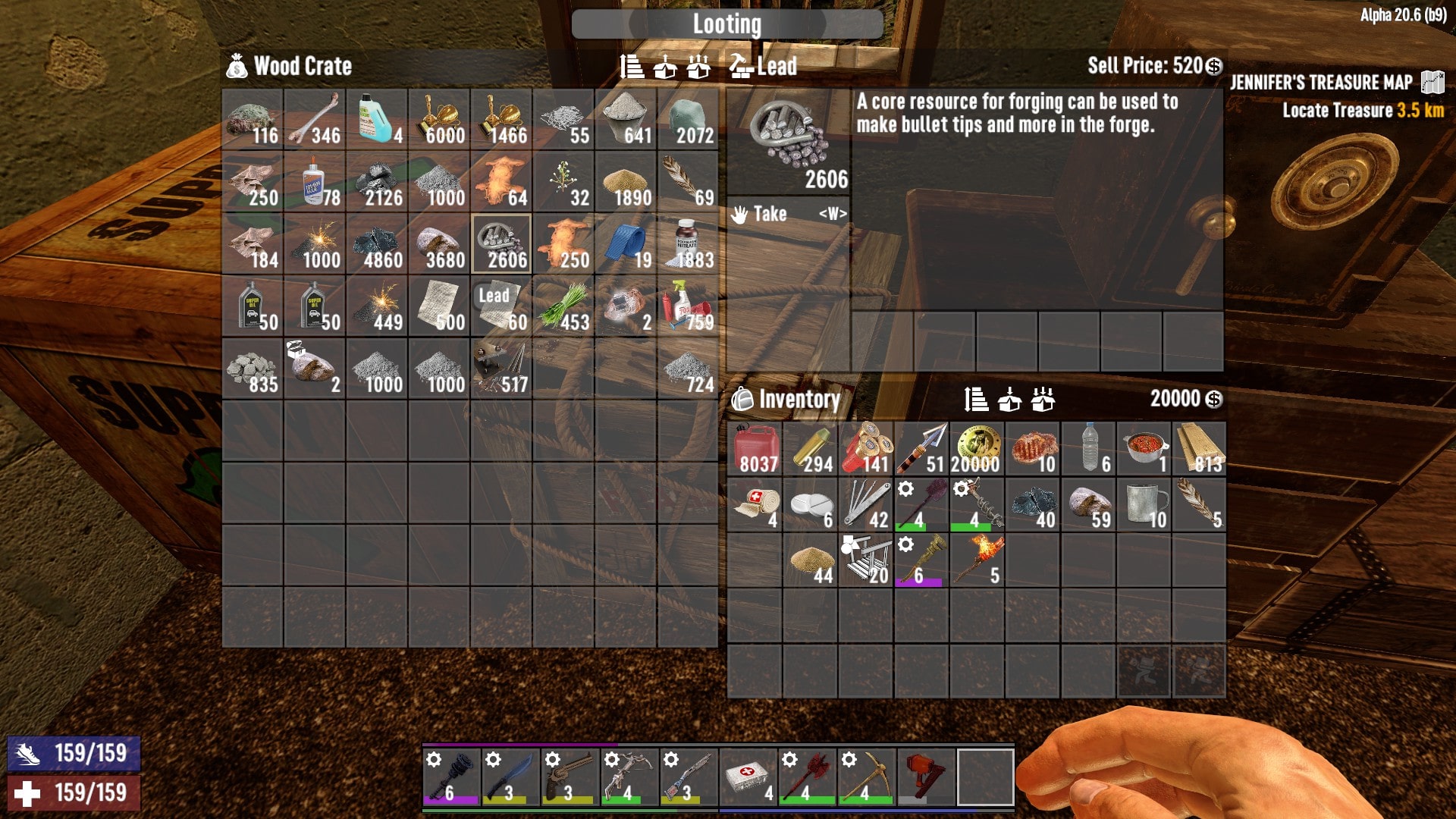Viewport: 1456px width, 819px height.
Task: Pick the glue bottle stack of 78
Action: [315, 181]
